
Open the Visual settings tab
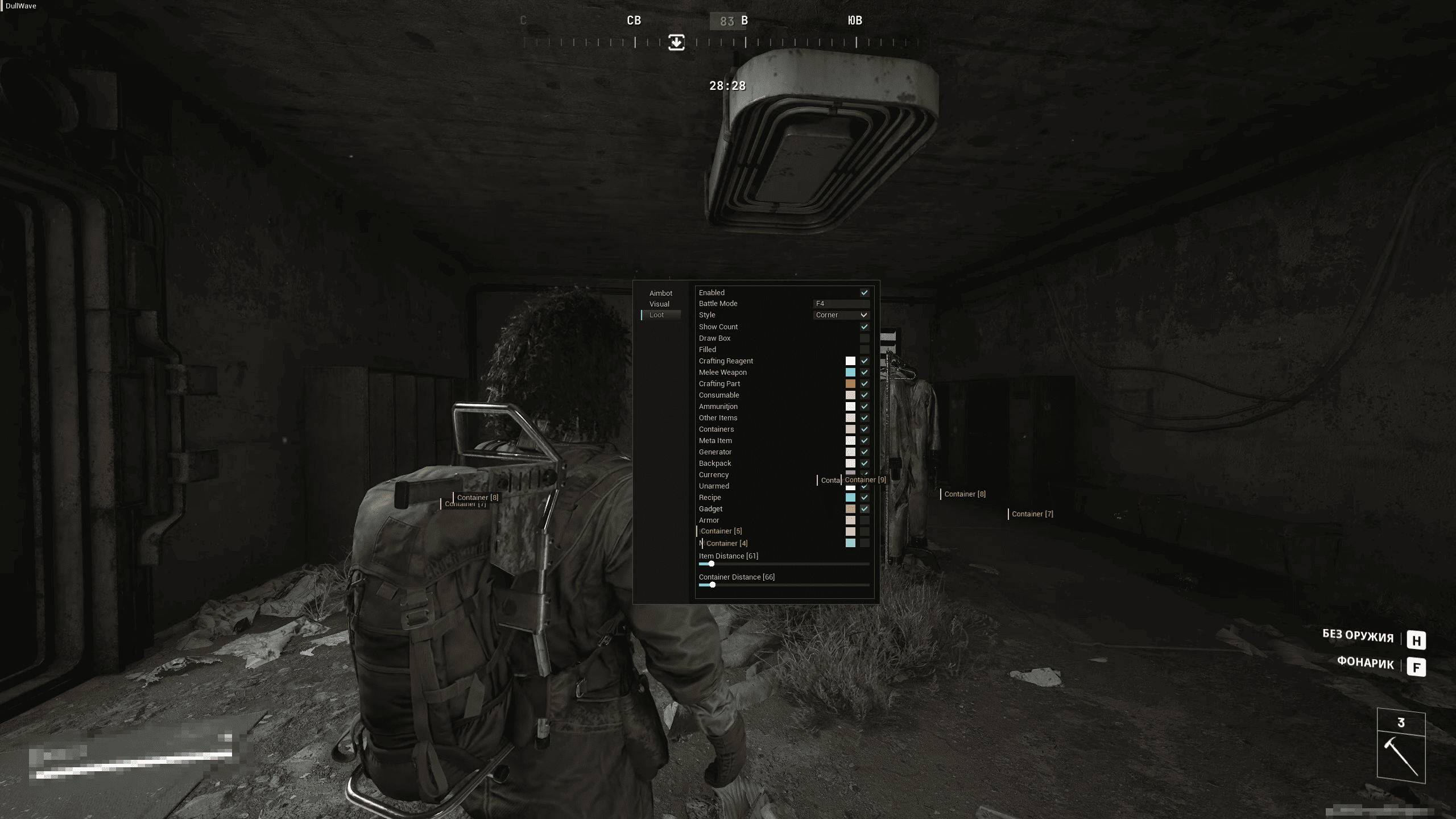[659, 303]
